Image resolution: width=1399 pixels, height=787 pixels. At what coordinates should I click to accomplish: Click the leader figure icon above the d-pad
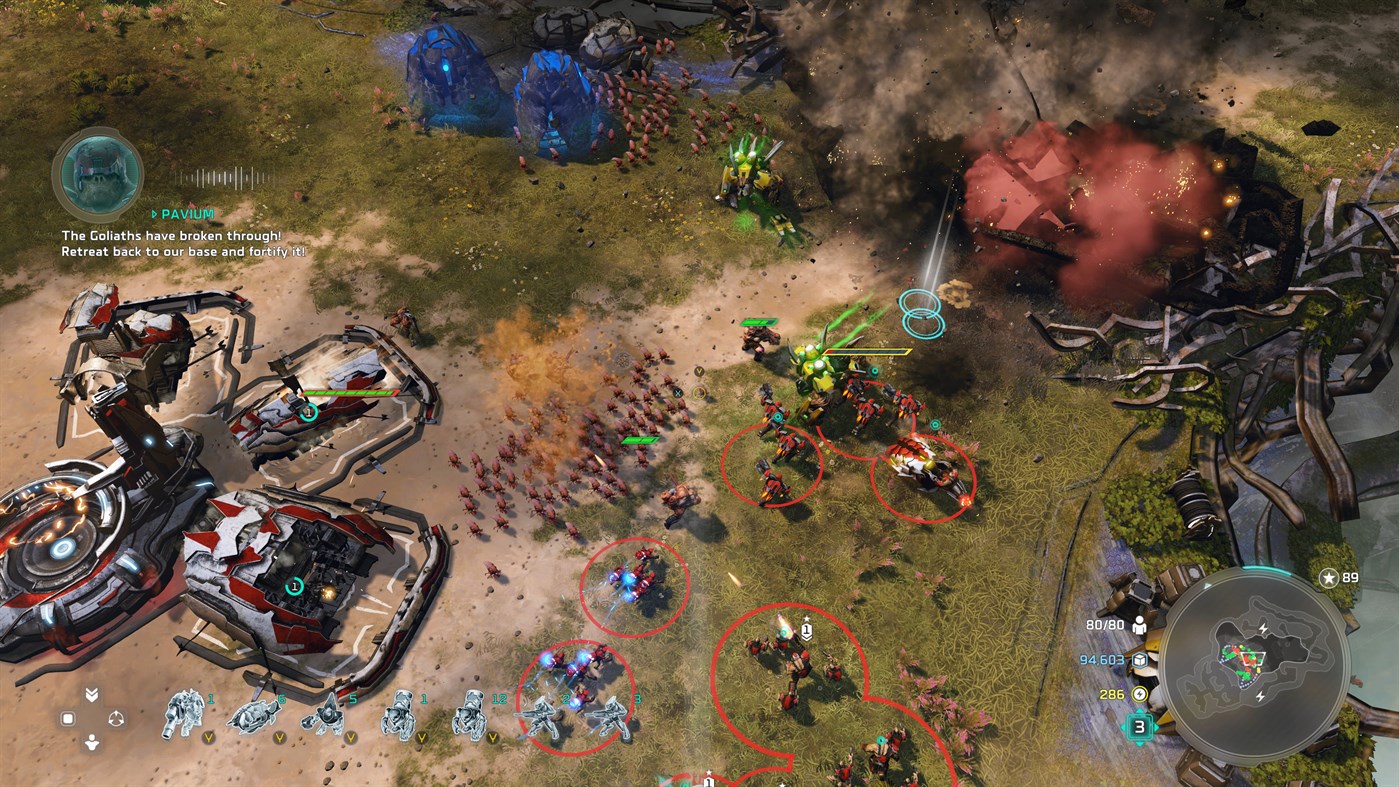pyautogui.click(x=92, y=740)
